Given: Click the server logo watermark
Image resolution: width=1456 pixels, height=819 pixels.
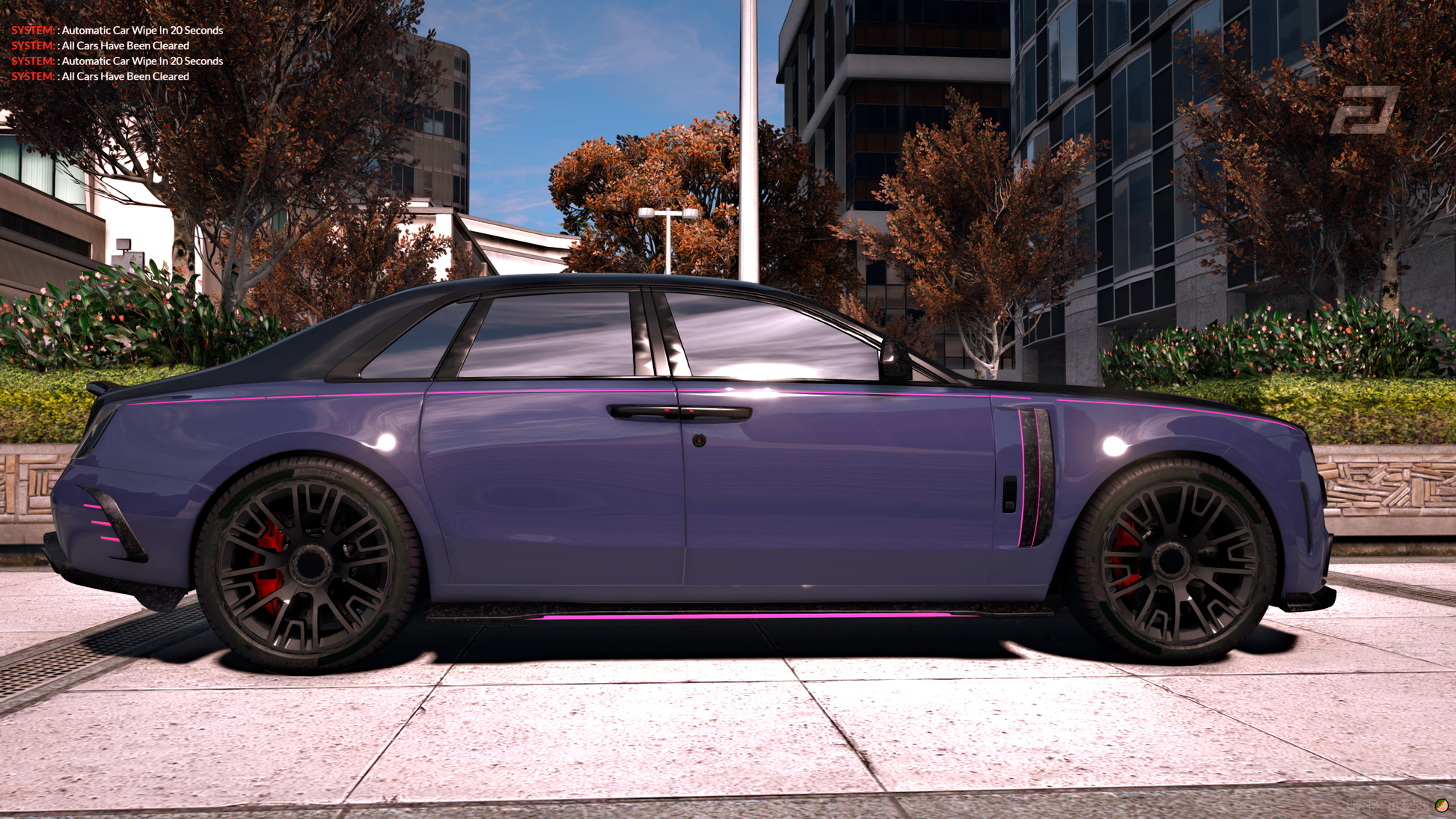Looking at the screenshot, I should click(1364, 111).
